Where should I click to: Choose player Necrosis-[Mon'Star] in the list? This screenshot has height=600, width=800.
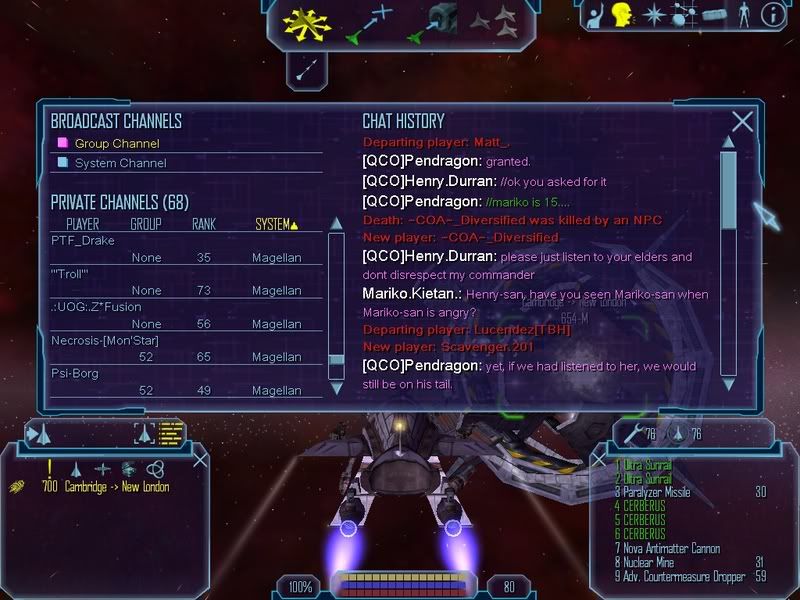(105, 341)
